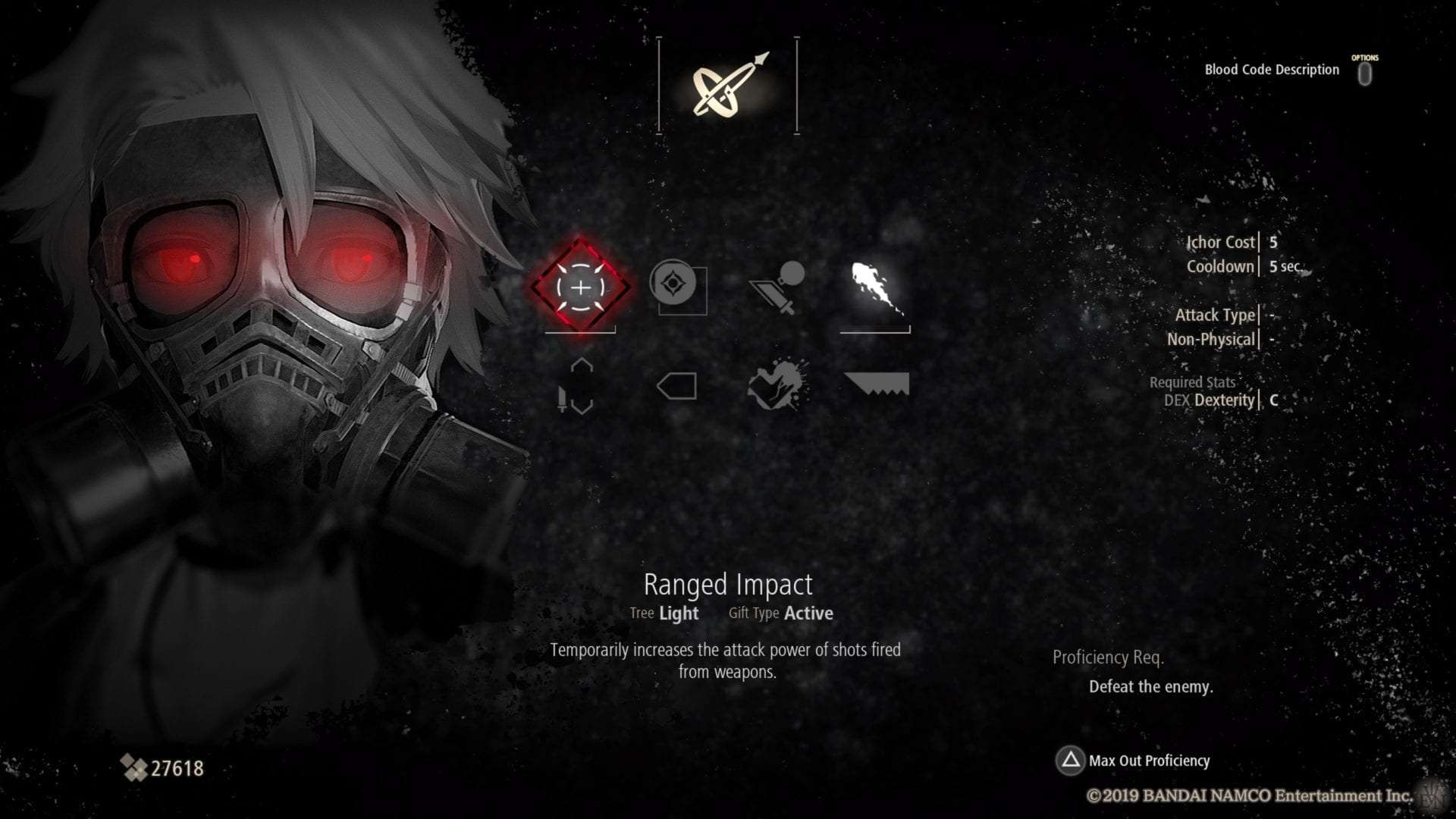Click the triangle button prompt circle
Screen dimensions: 1456x819
coord(1072,761)
